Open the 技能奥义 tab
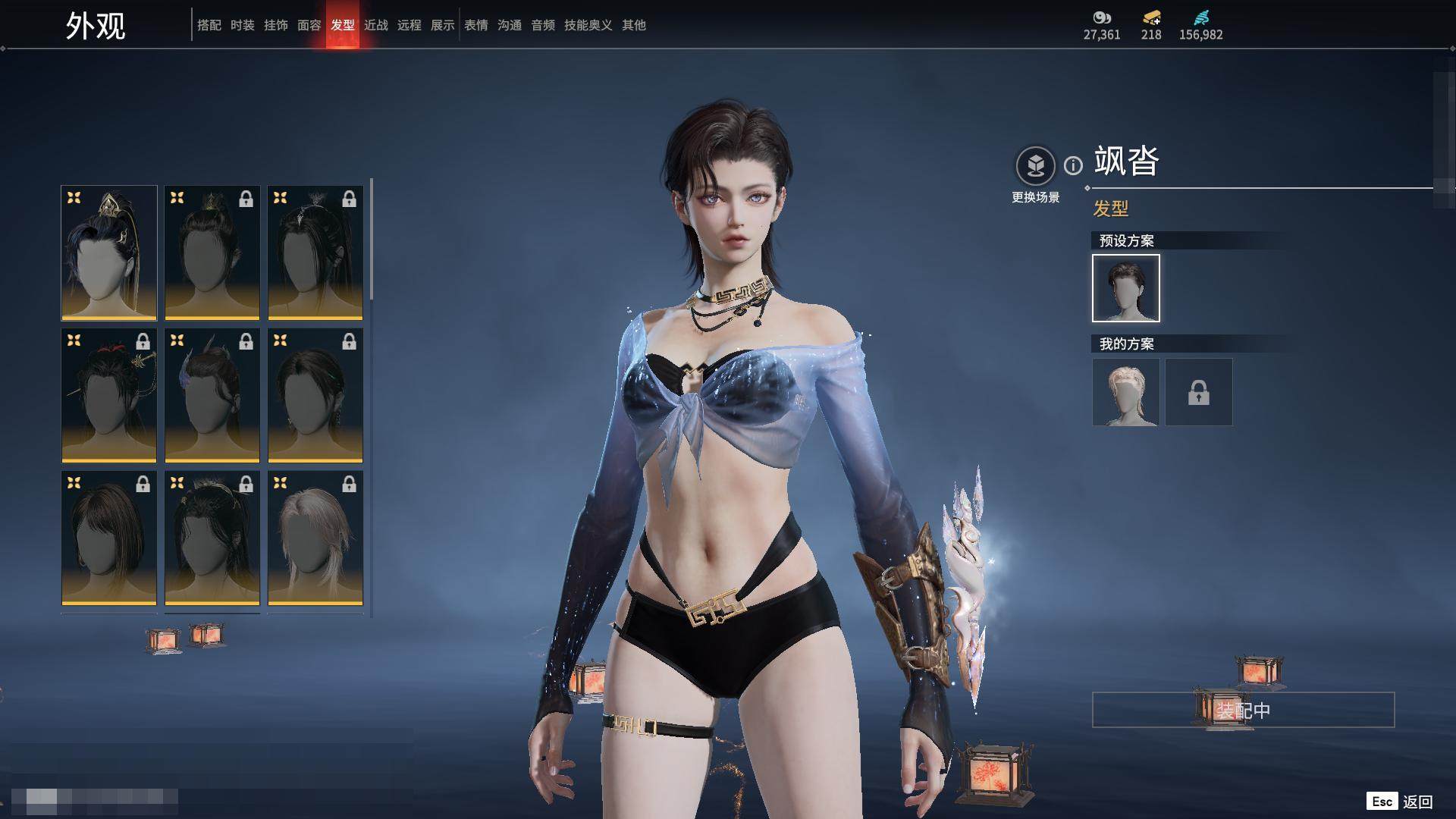Screen dimensions: 1456x819 (588, 25)
